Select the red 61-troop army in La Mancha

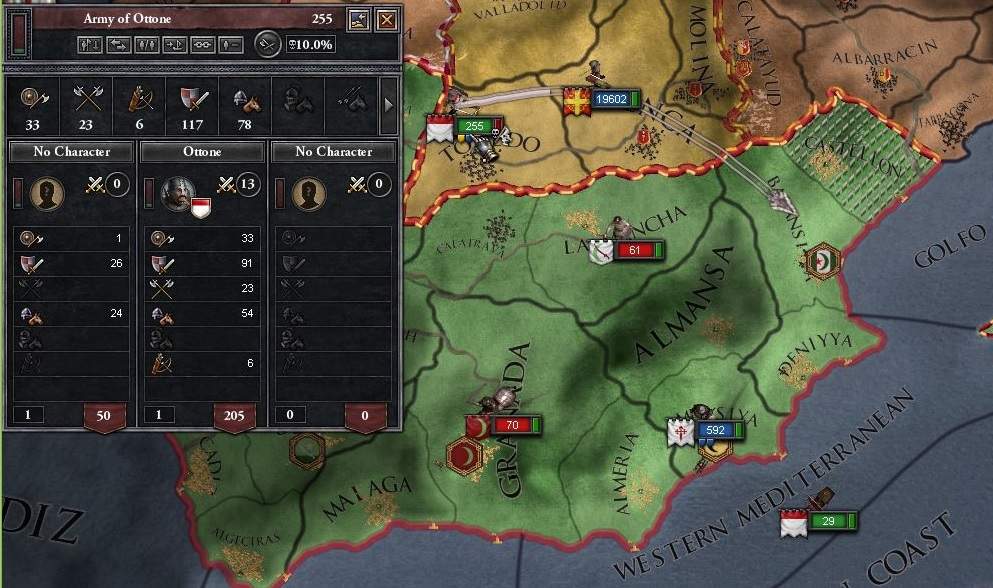628,249
